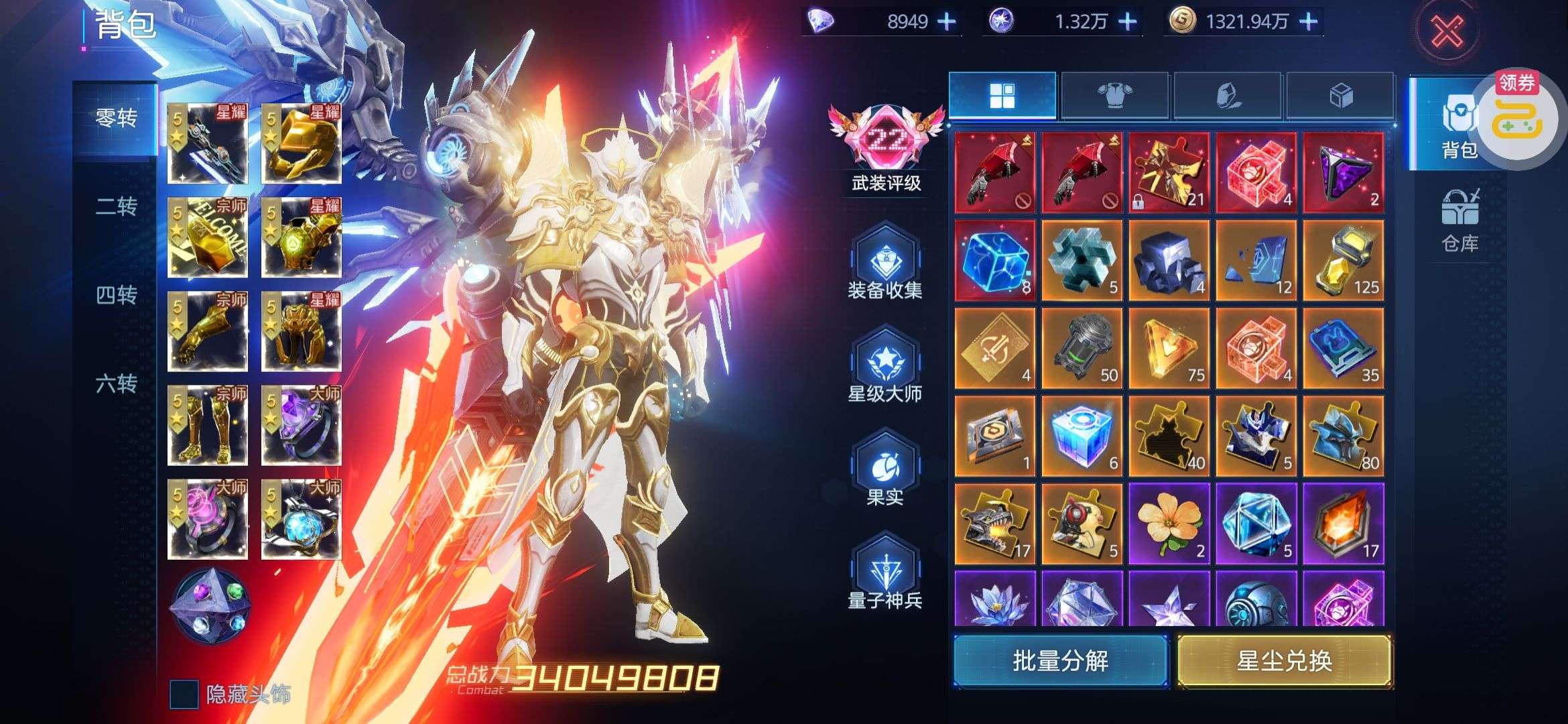Select the orange flower item slot

click(1169, 523)
